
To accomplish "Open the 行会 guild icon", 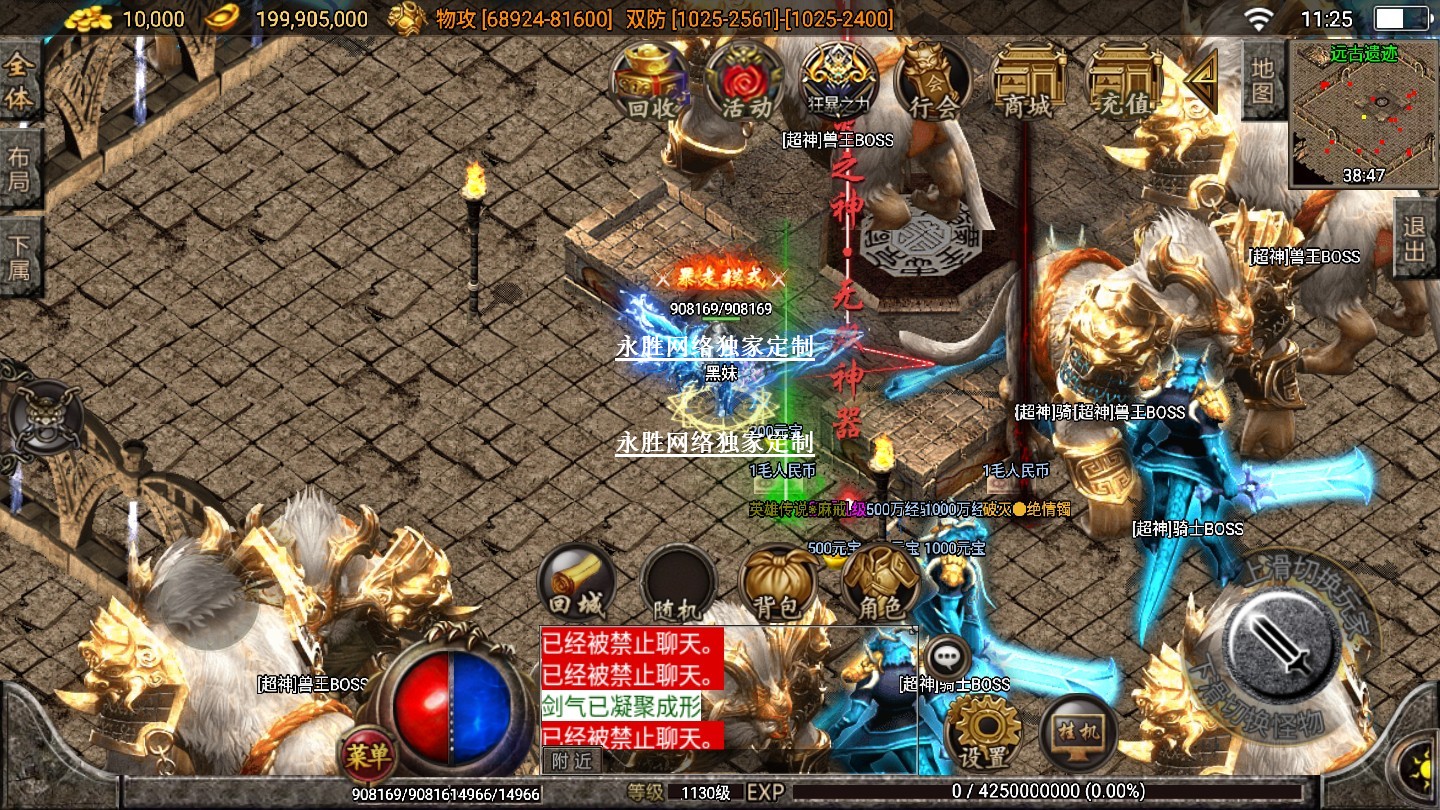I will coord(932,82).
